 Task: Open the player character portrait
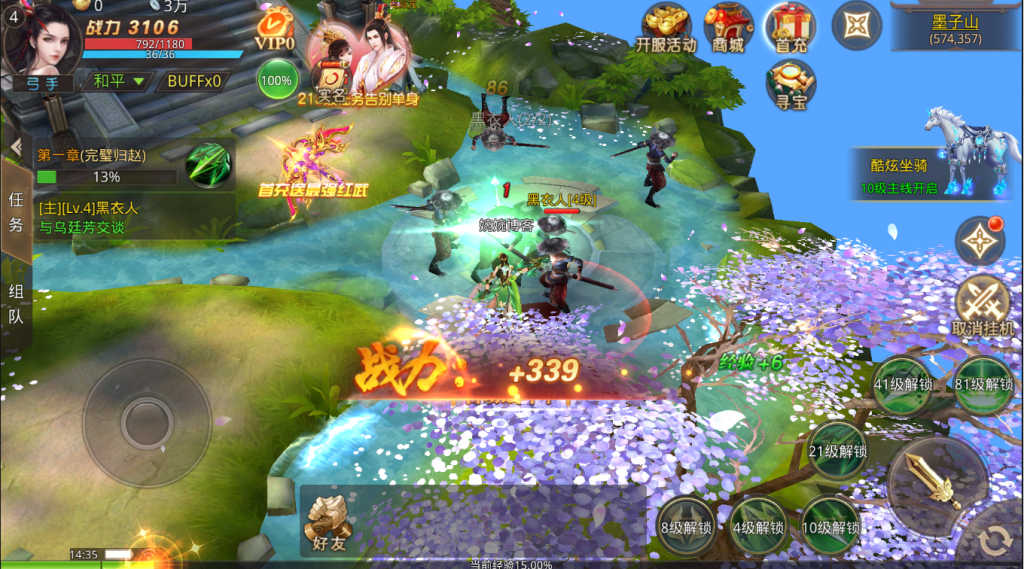click(x=43, y=38)
